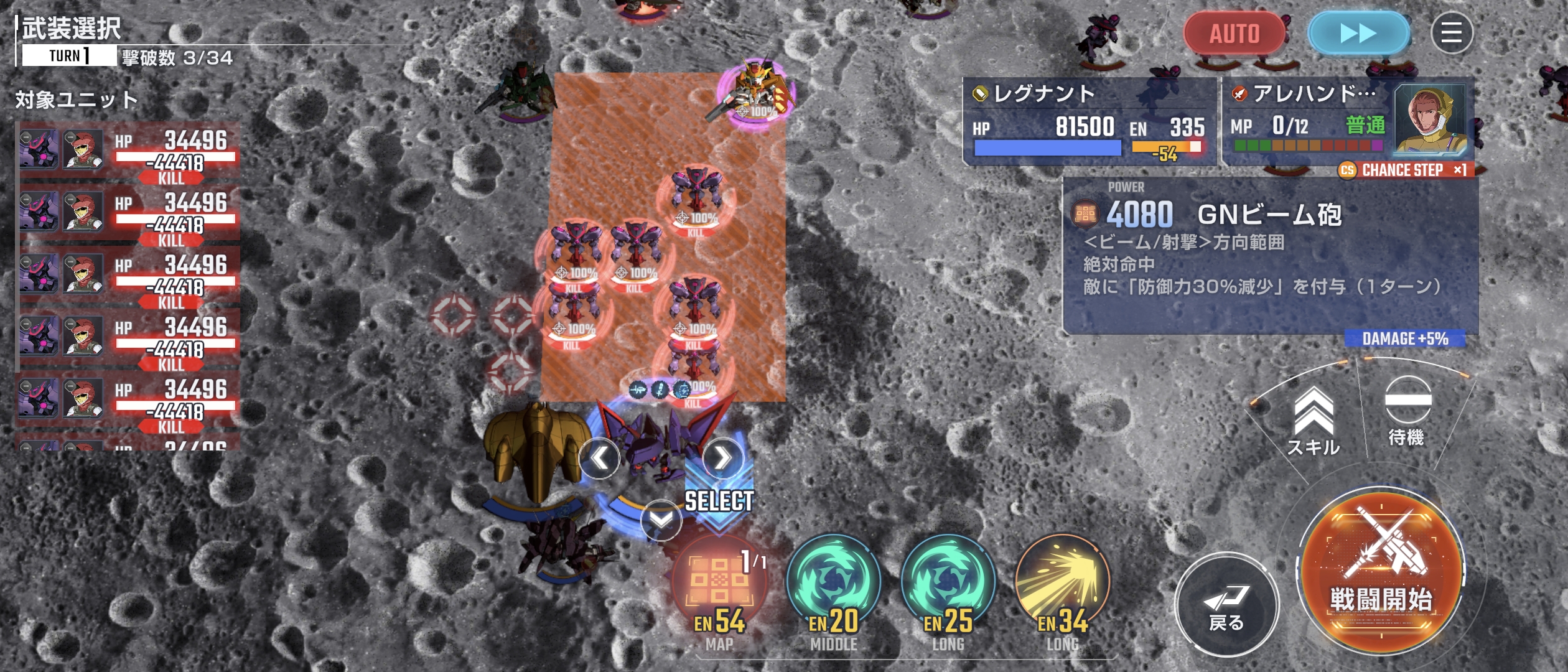The width and height of the screenshot is (1568, 672).
Task: Open the レグナント unit status panel
Action: pyautogui.click(x=1089, y=121)
